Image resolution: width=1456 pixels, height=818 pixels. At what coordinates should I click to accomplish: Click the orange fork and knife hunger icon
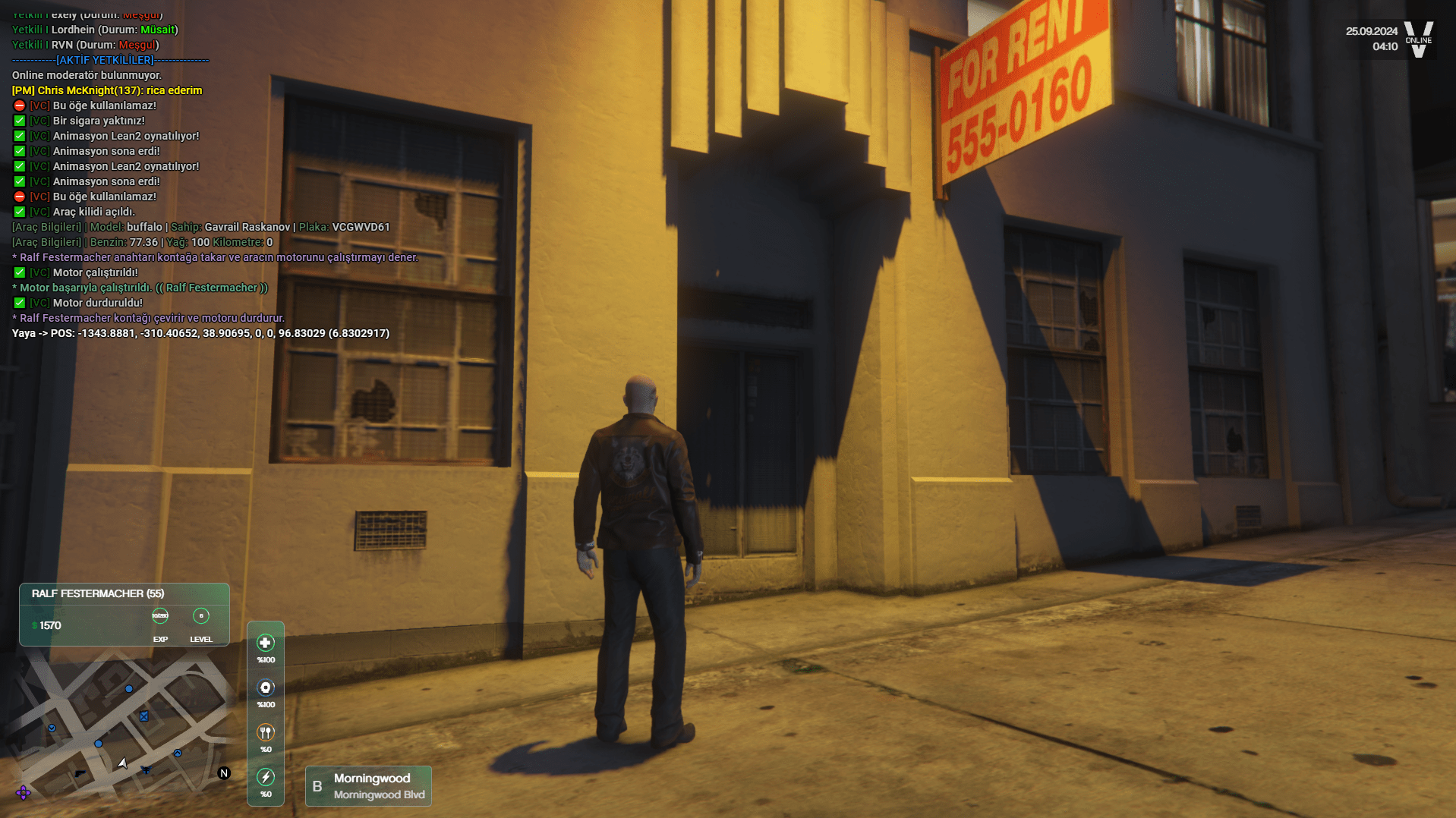coord(265,732)
